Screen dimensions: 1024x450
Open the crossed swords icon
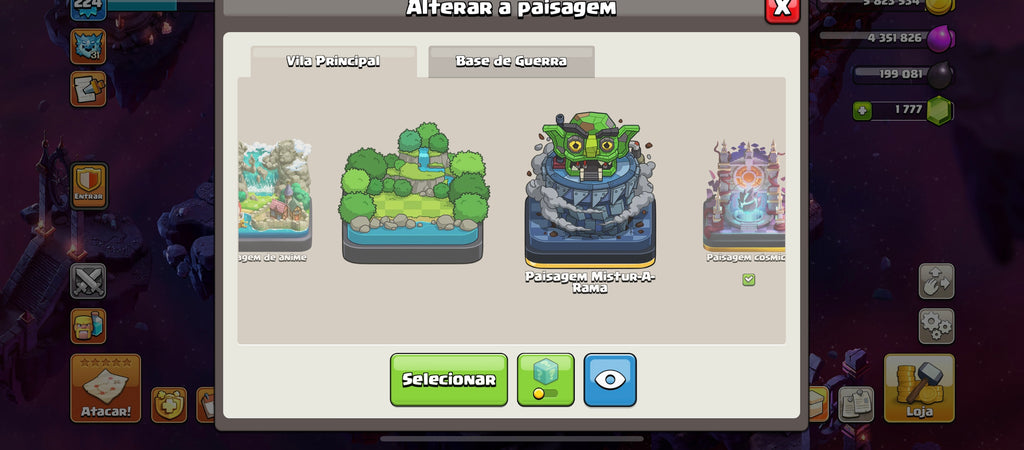(x=88, y=281)
